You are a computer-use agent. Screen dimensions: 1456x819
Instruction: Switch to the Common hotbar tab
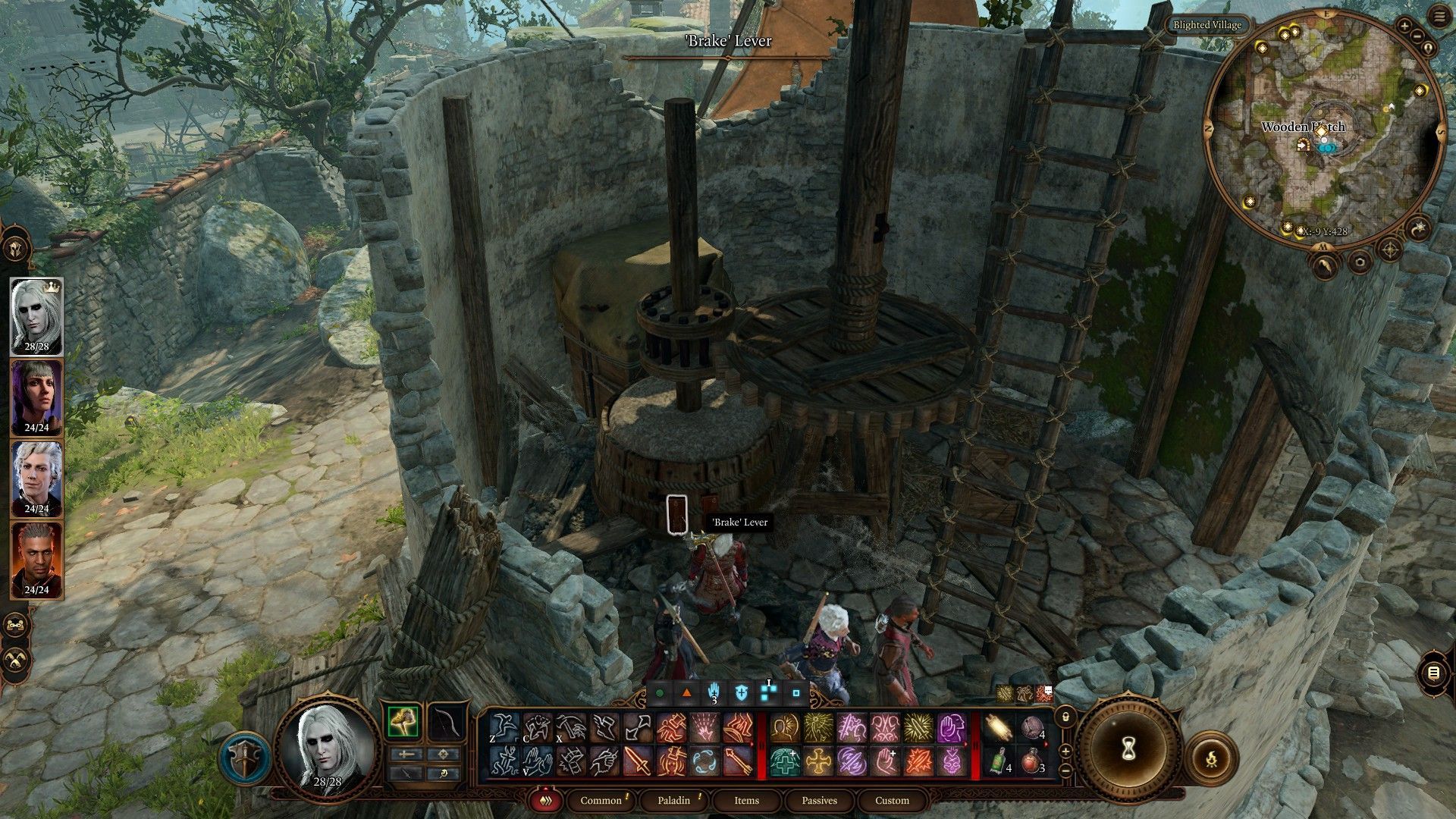pos(601,800)
